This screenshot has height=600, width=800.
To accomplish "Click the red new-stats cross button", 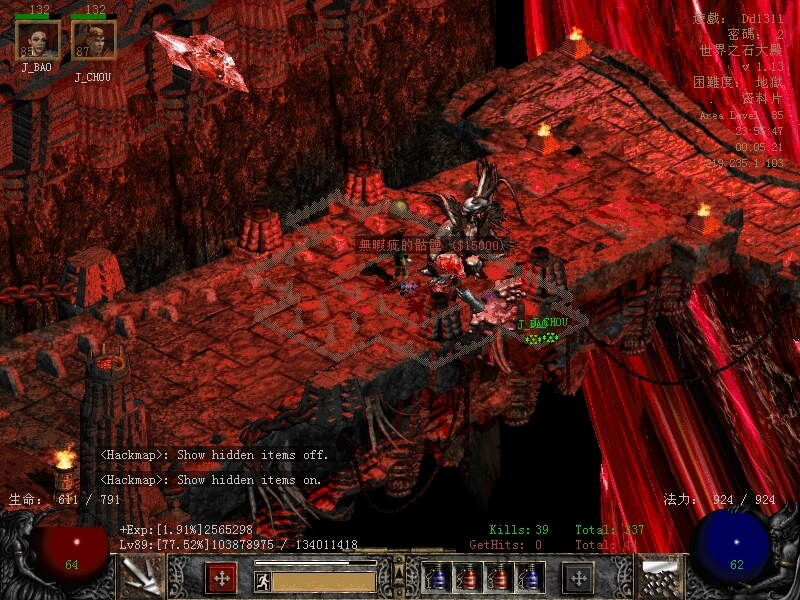I will (221, 578).
